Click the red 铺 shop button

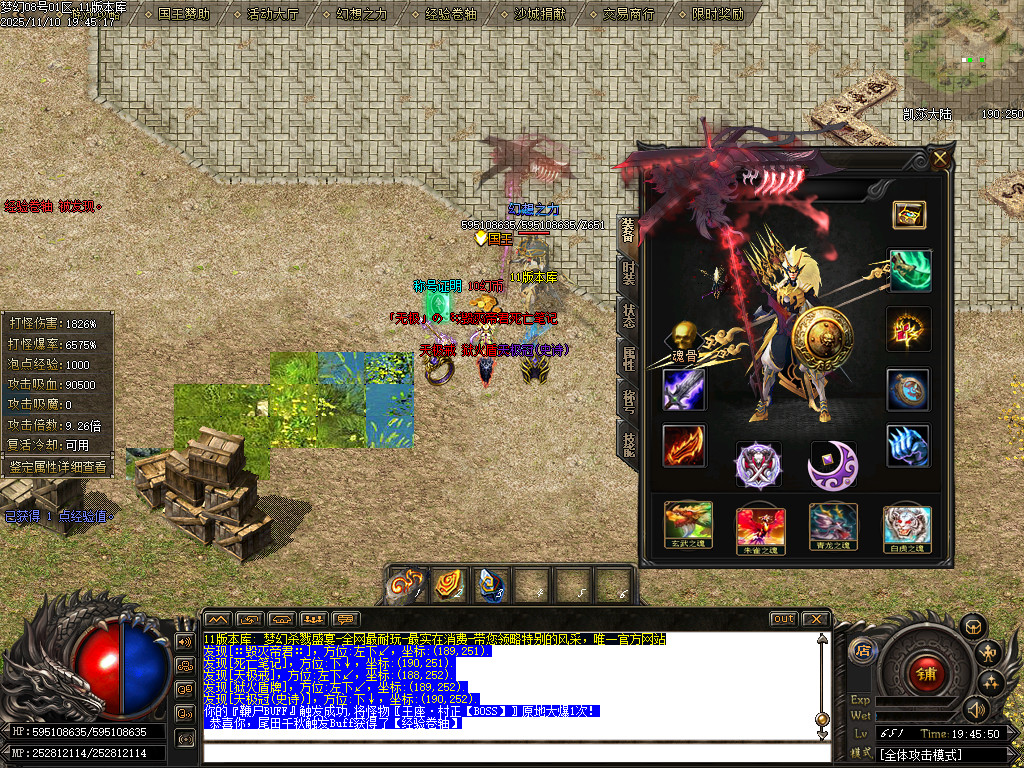coord(925,673)
